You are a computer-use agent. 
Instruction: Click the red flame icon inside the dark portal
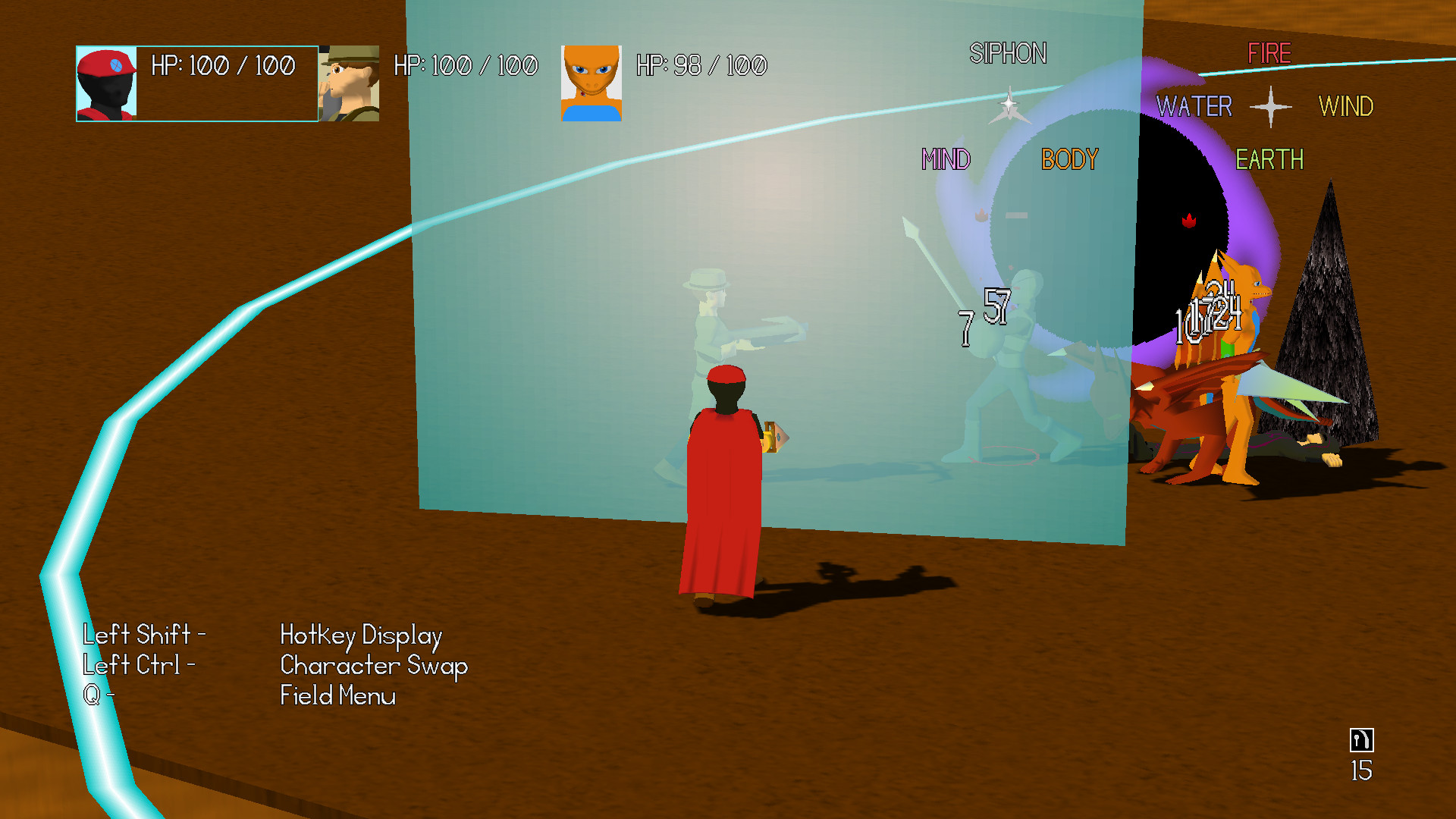tap(1189, 222)
